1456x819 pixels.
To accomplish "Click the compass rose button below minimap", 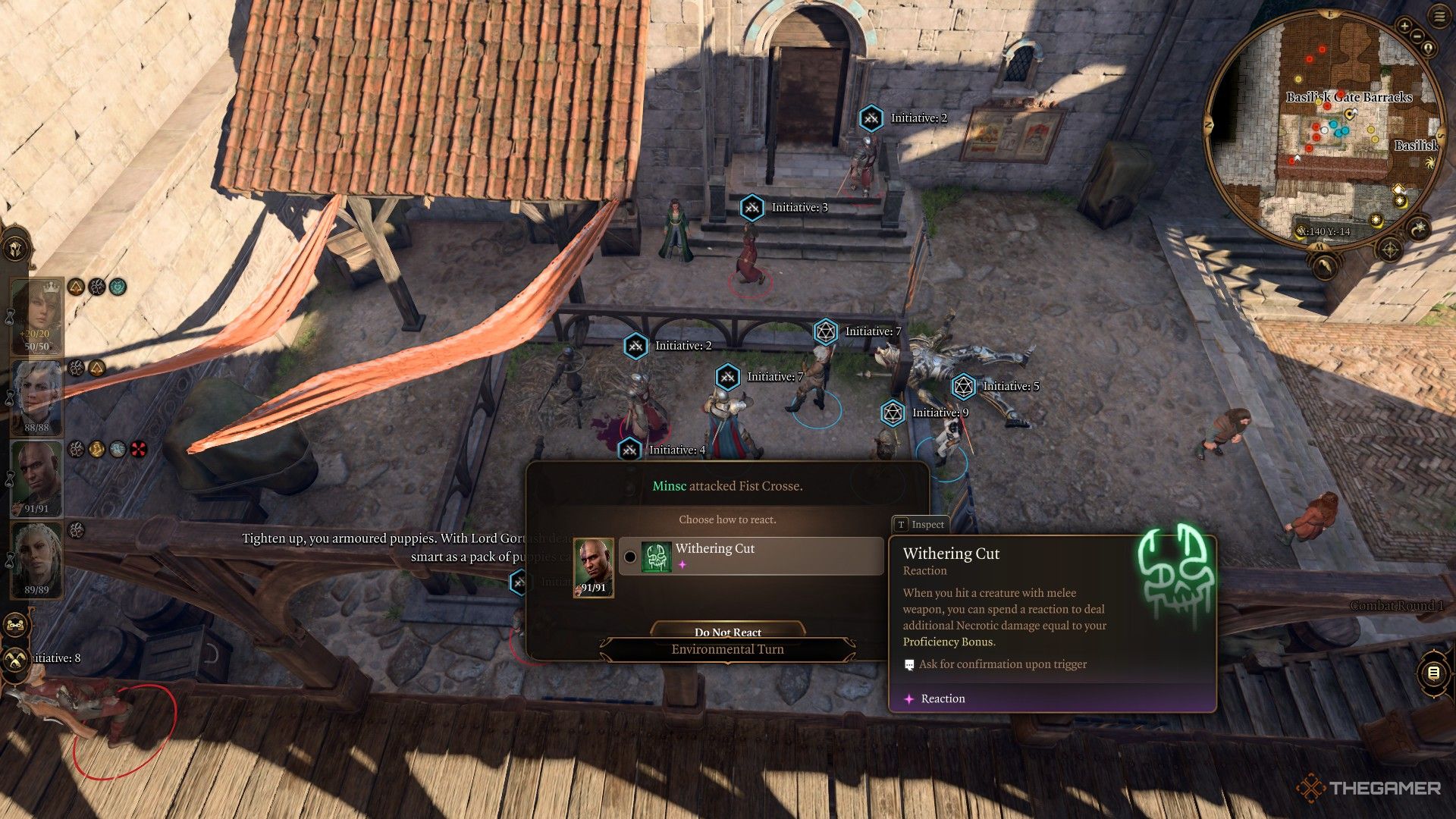I will [1390, 249].
